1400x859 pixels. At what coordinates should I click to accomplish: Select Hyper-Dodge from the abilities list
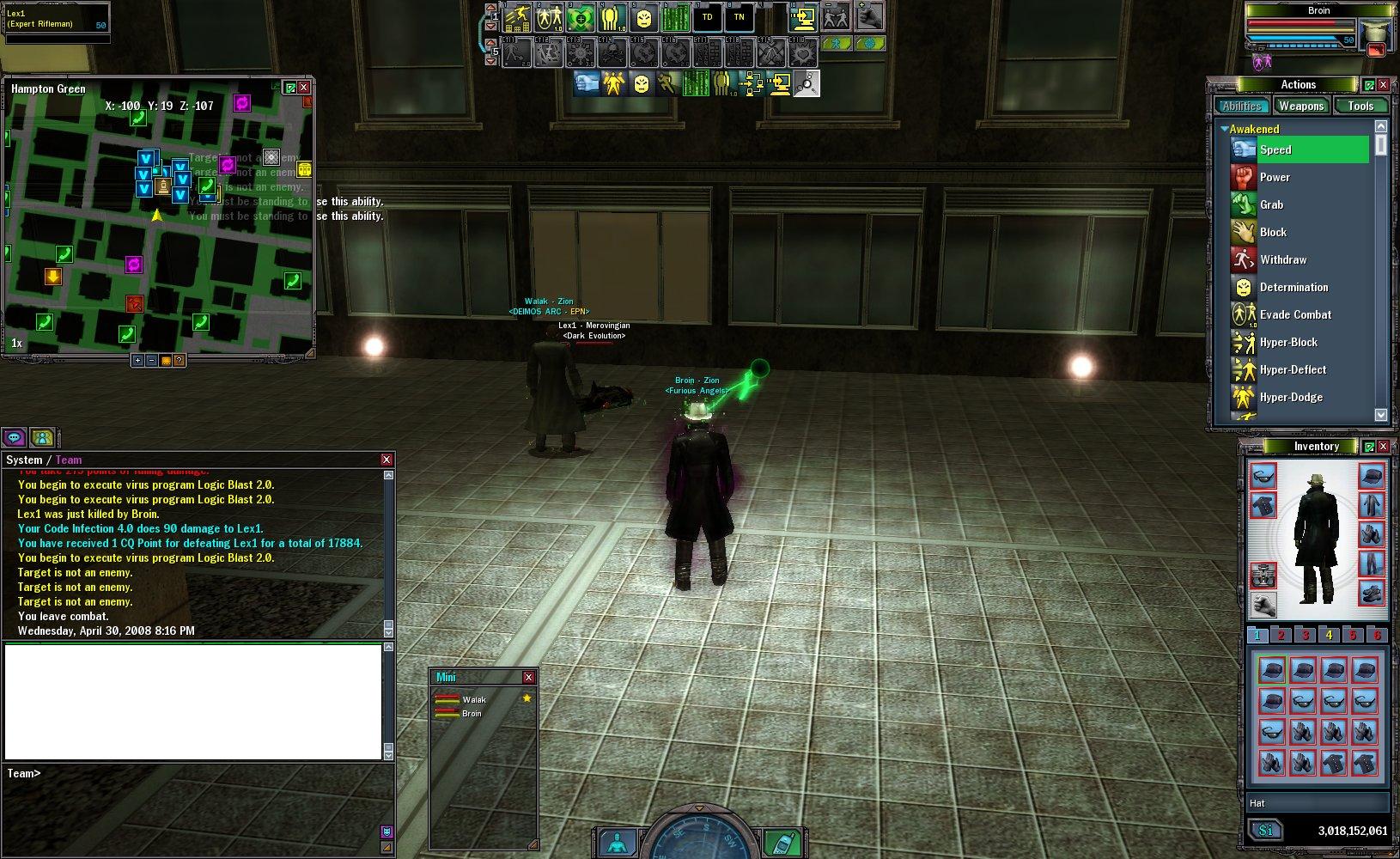pos(1290,397)
